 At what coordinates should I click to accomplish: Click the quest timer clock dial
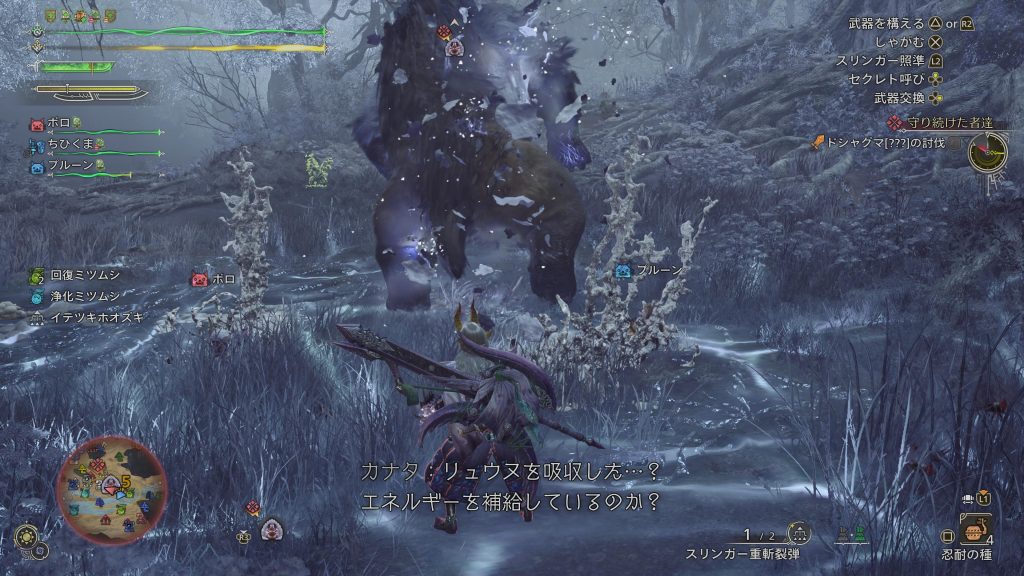[986, 152]
